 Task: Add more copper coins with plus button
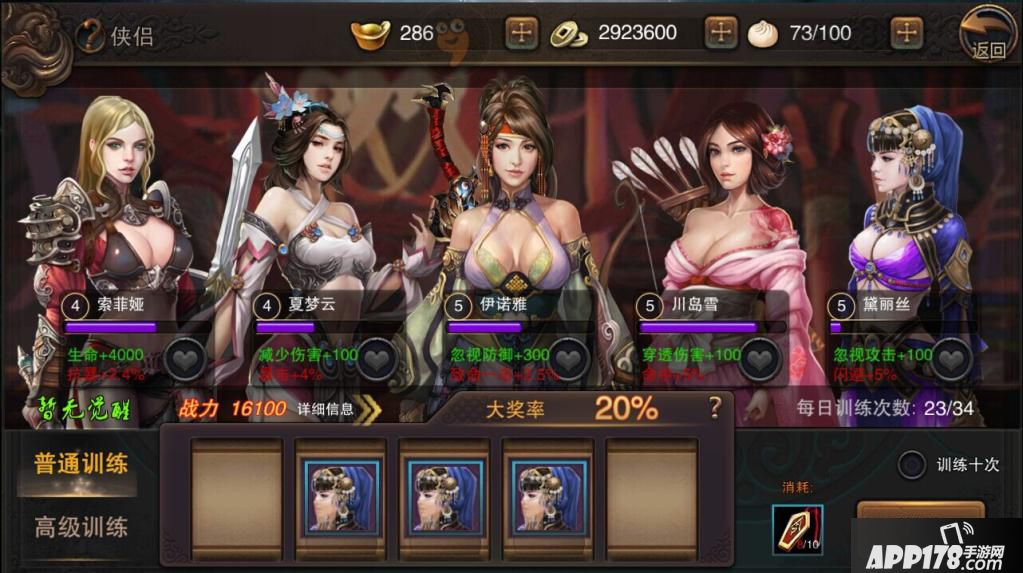[x=721, y=33]
